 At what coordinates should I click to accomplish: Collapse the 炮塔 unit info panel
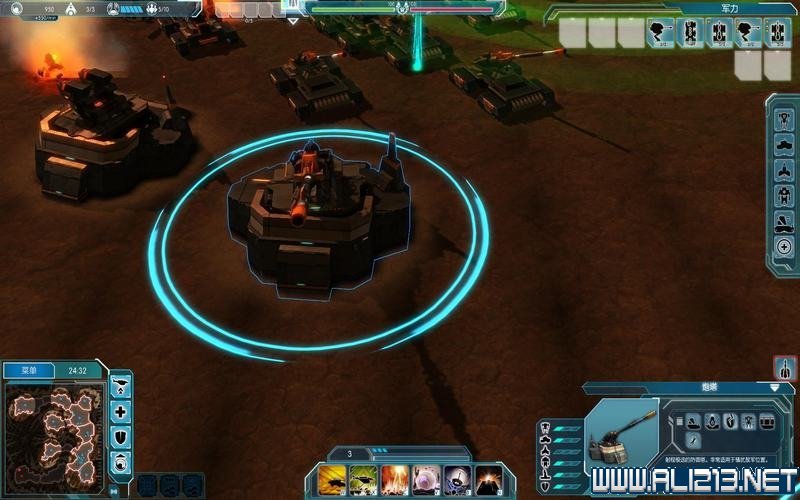pos(774,387)
